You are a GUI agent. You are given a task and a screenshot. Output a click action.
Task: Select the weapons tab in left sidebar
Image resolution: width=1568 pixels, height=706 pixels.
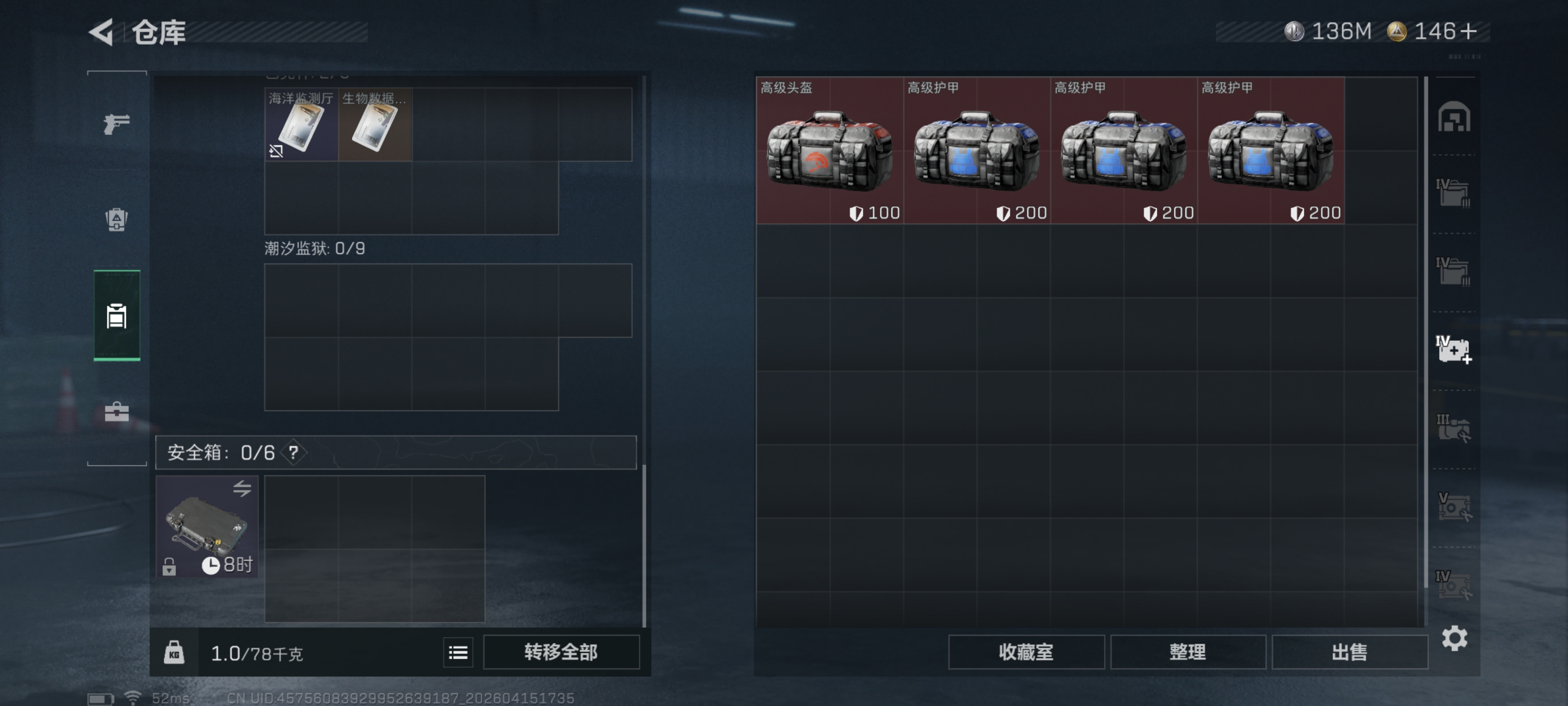tap(116, 124)
